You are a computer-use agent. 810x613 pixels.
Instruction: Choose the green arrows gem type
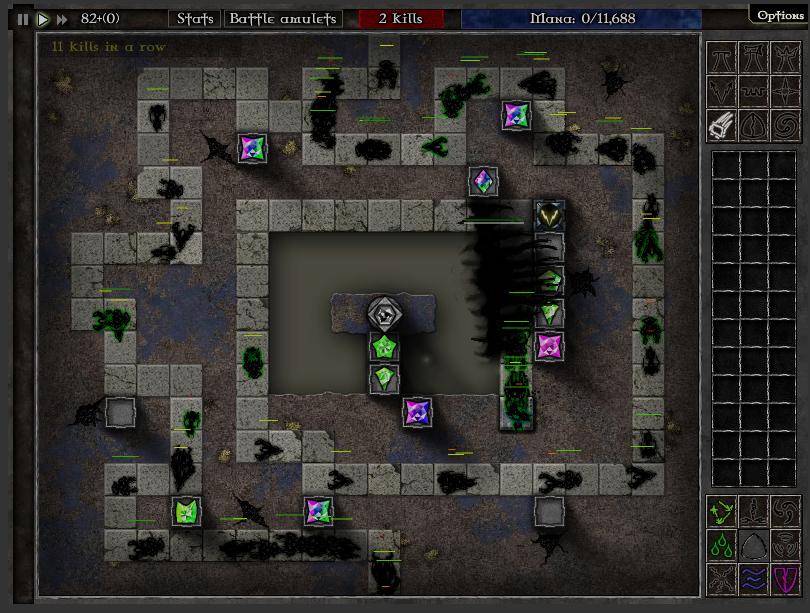[x=723, y=512]
